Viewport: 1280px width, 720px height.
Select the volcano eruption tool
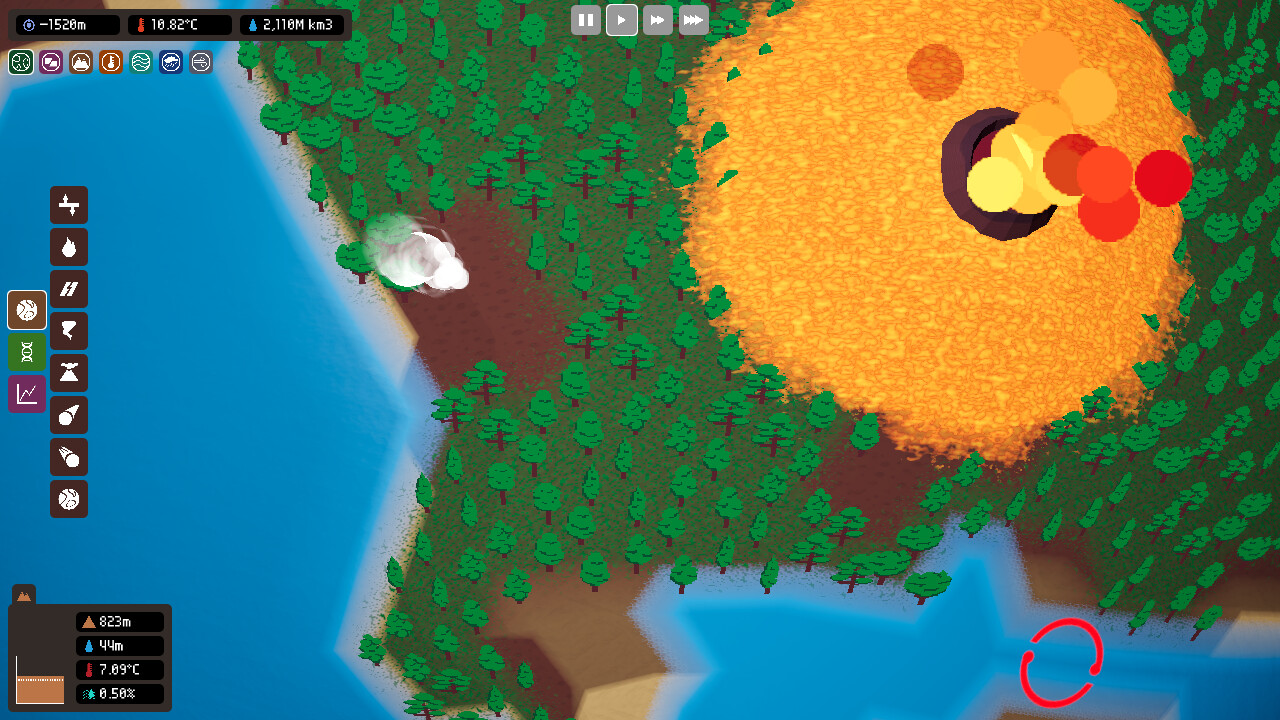(69, 373)
